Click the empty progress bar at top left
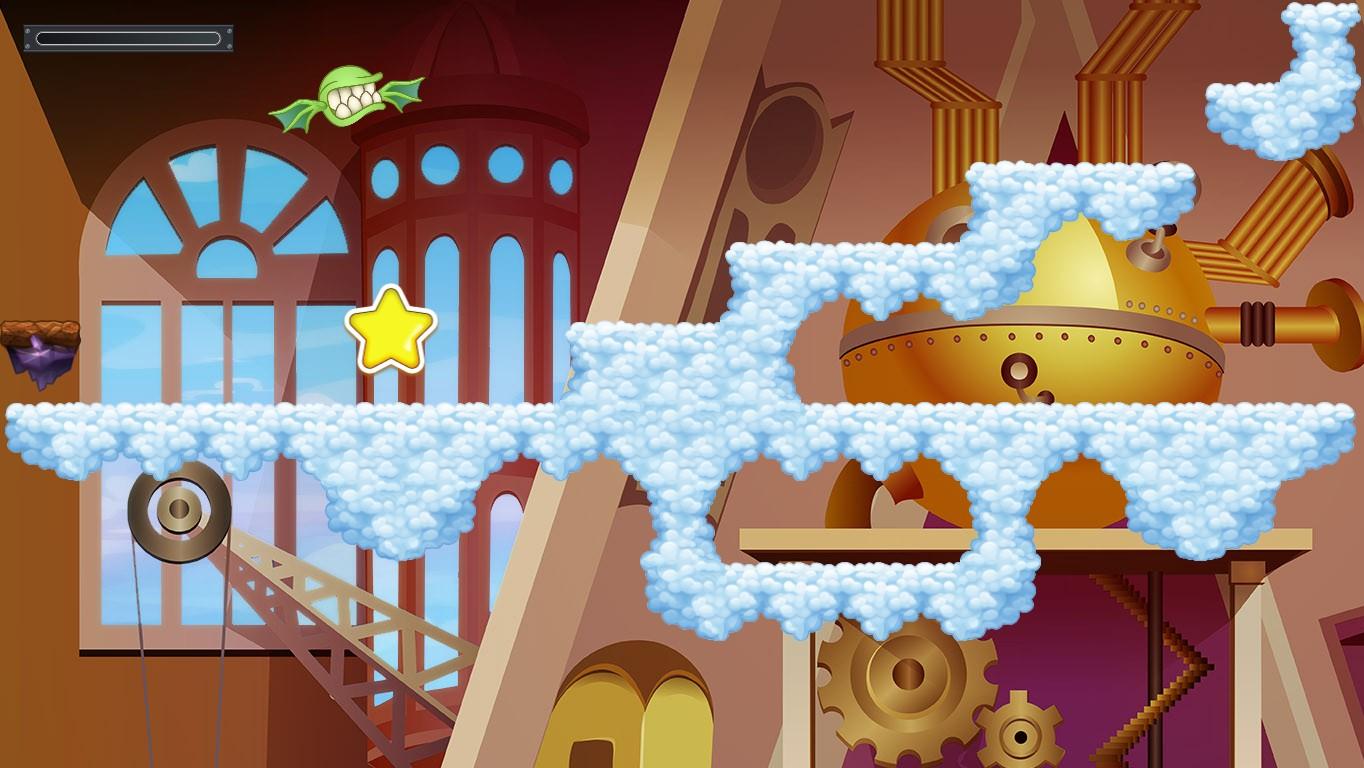The width and height of the screenshot is (1364, 768). (127, 36)
